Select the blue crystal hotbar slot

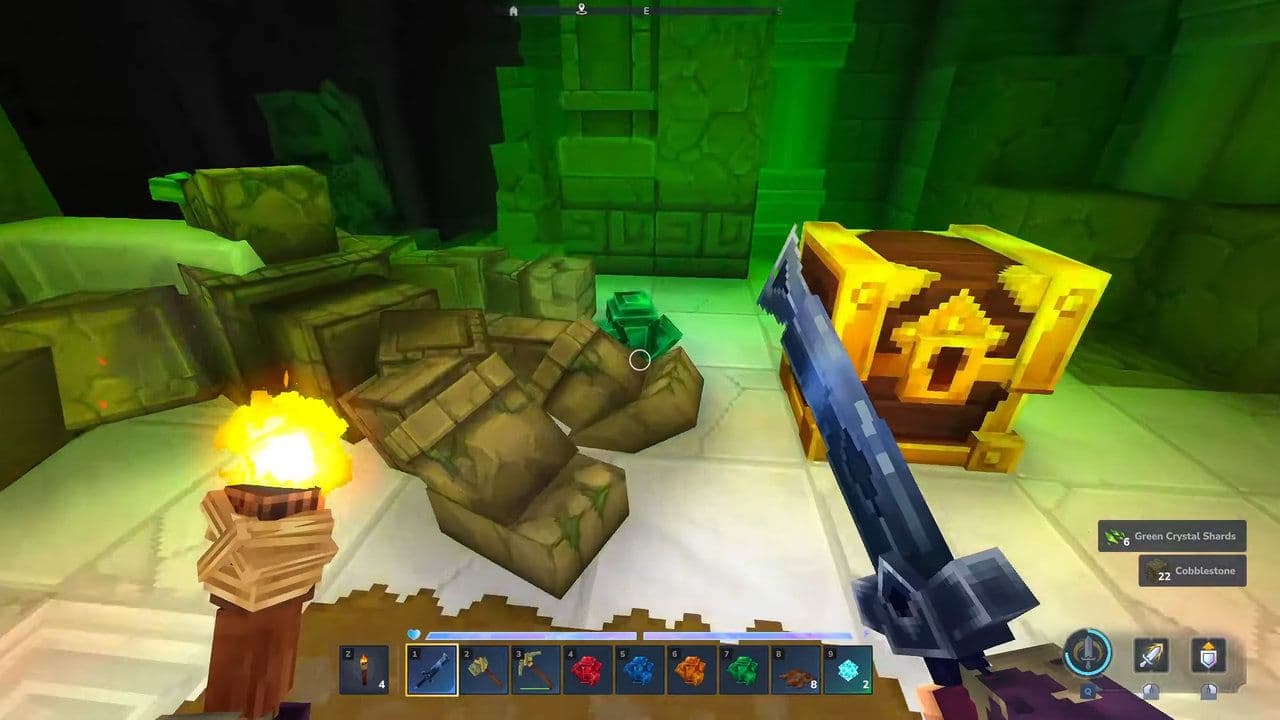click(x=640, y=670)
